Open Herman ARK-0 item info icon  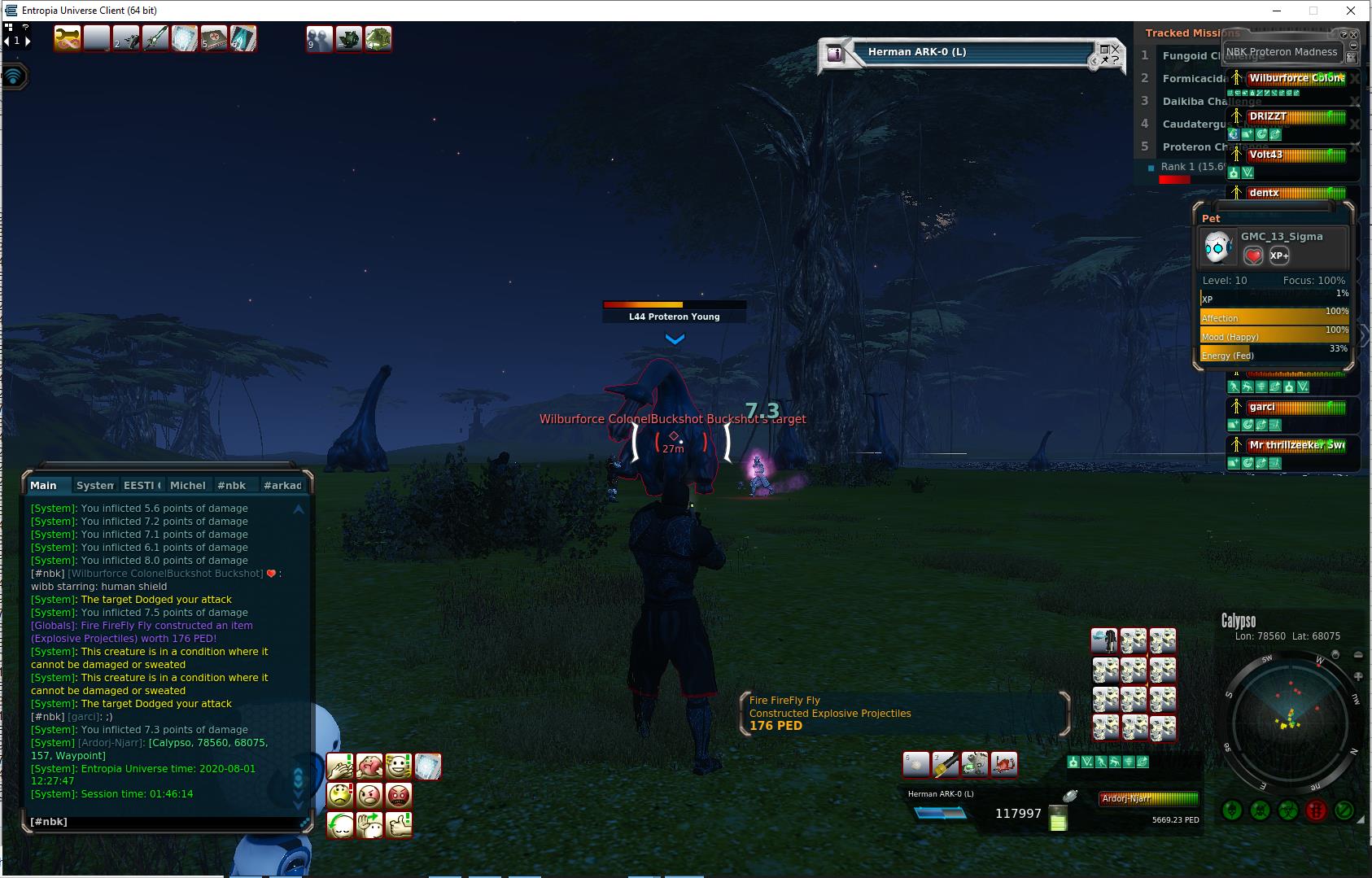[835, 53]
